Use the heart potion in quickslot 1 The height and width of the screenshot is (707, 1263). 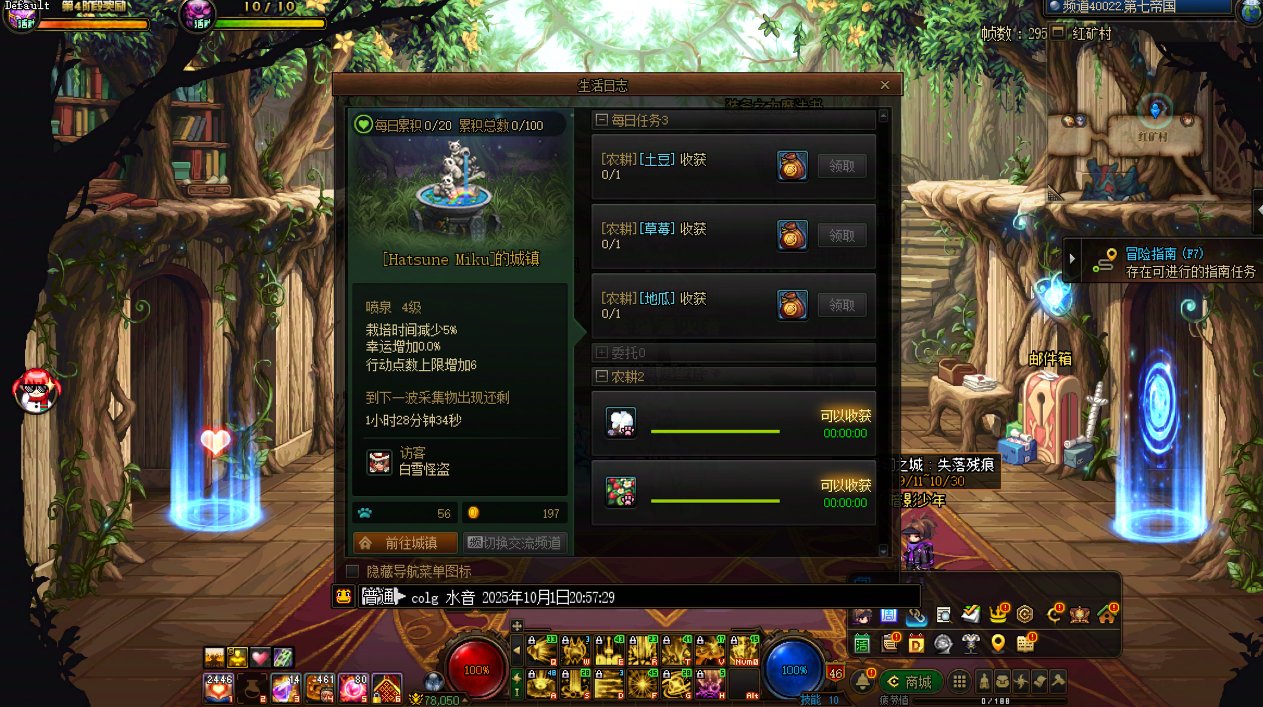219,687
